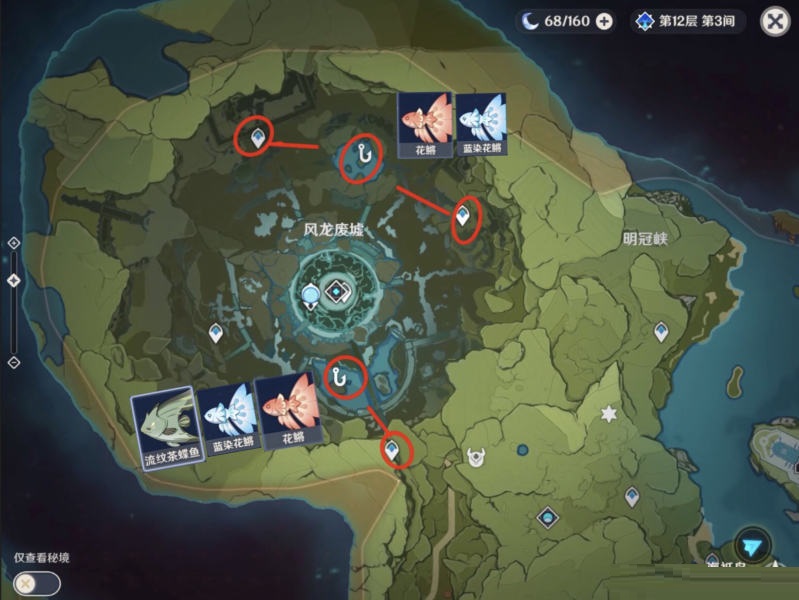Open the Spiral Abyss 第12层 第3间 indicator

tap(690, 21)
